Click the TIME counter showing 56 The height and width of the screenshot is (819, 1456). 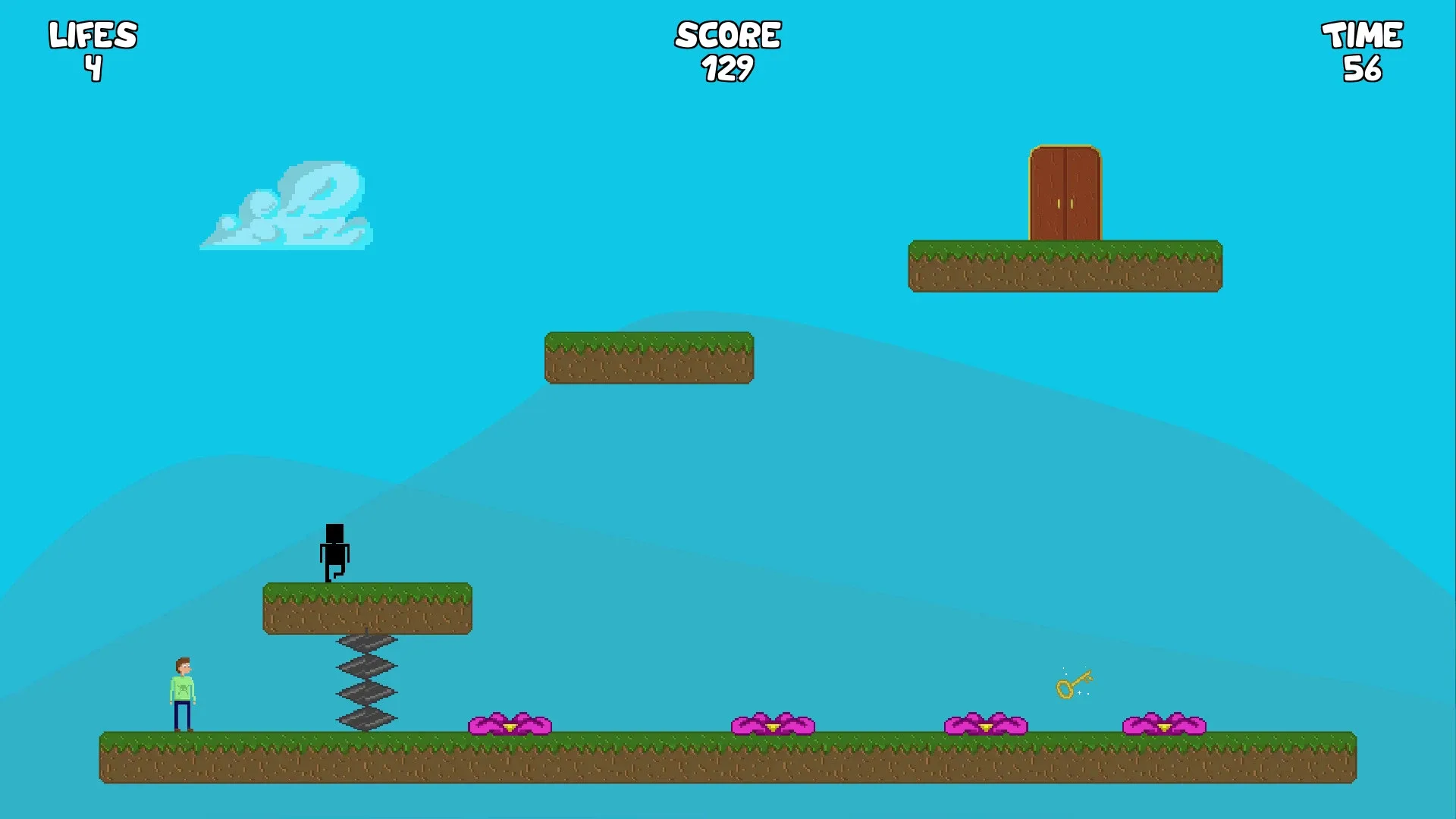point(1363,68)
